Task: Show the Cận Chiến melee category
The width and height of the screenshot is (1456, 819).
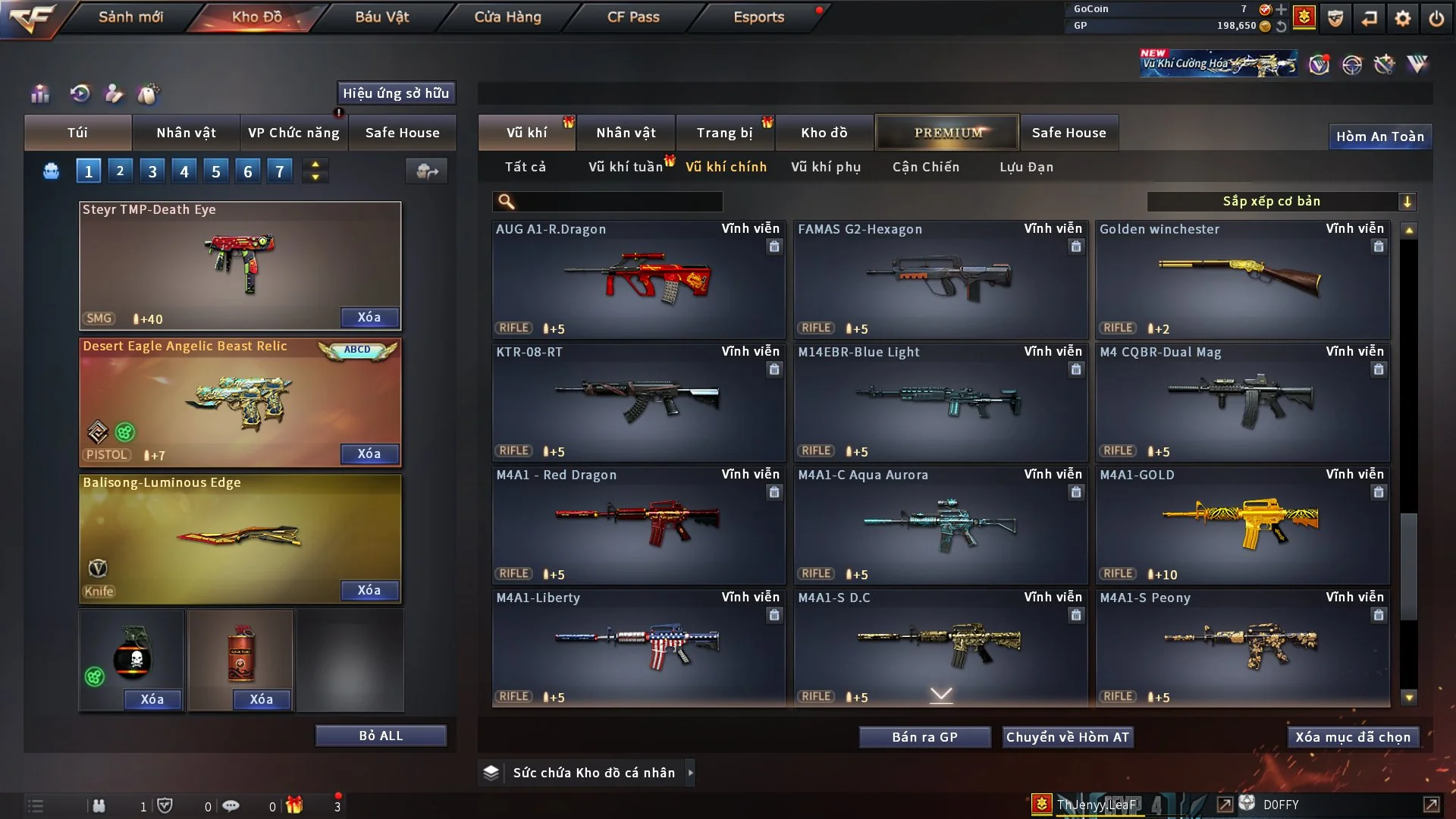Action: click(x=925, y=167)
